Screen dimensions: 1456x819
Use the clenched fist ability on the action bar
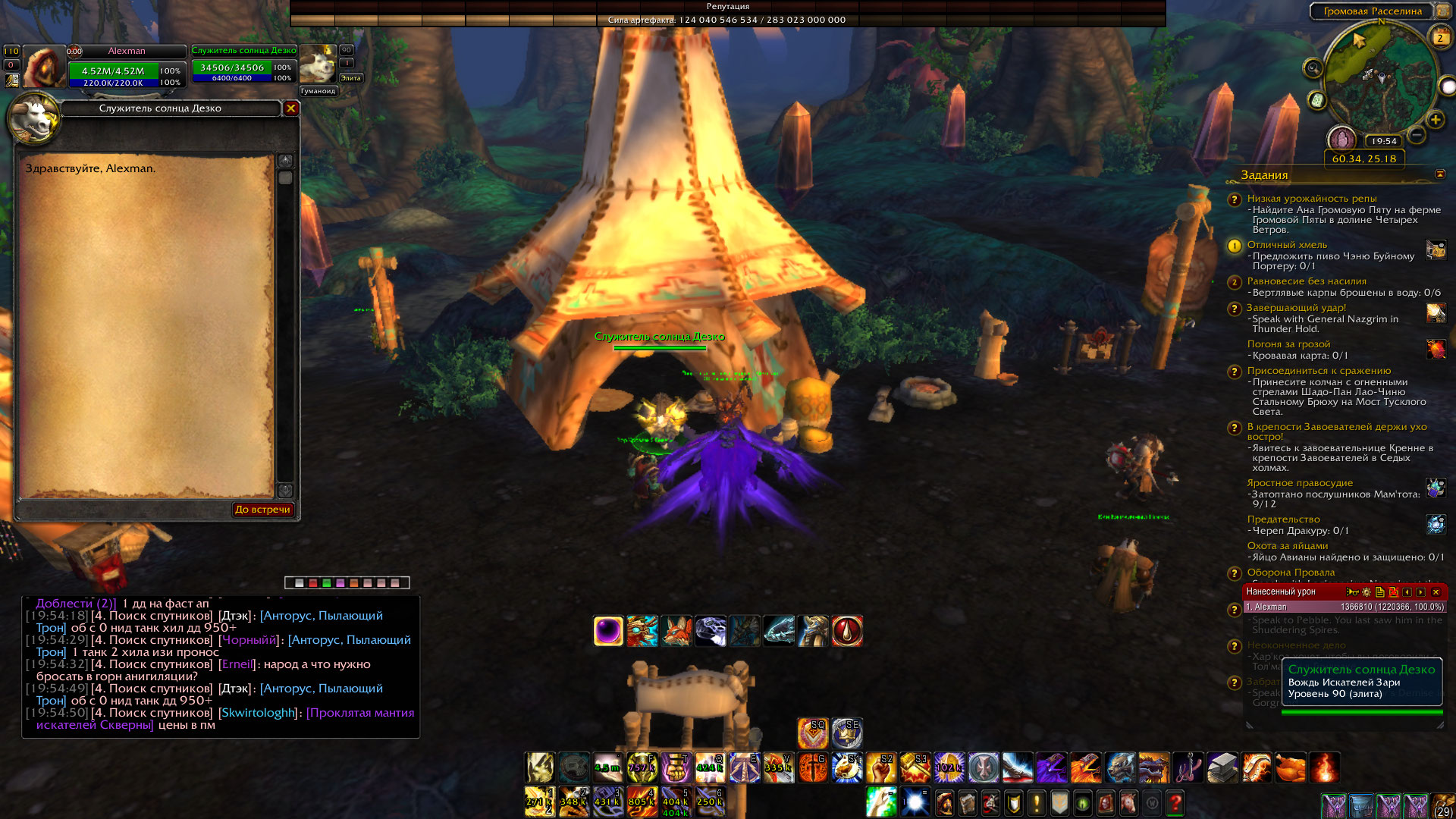click(x=881, y=768)
